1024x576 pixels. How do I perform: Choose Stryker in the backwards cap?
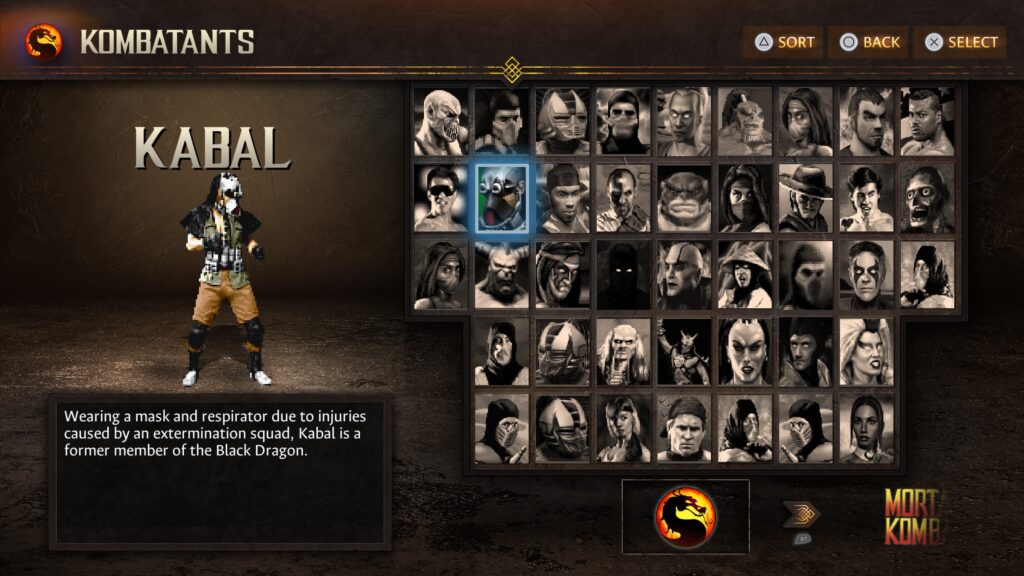685,429
